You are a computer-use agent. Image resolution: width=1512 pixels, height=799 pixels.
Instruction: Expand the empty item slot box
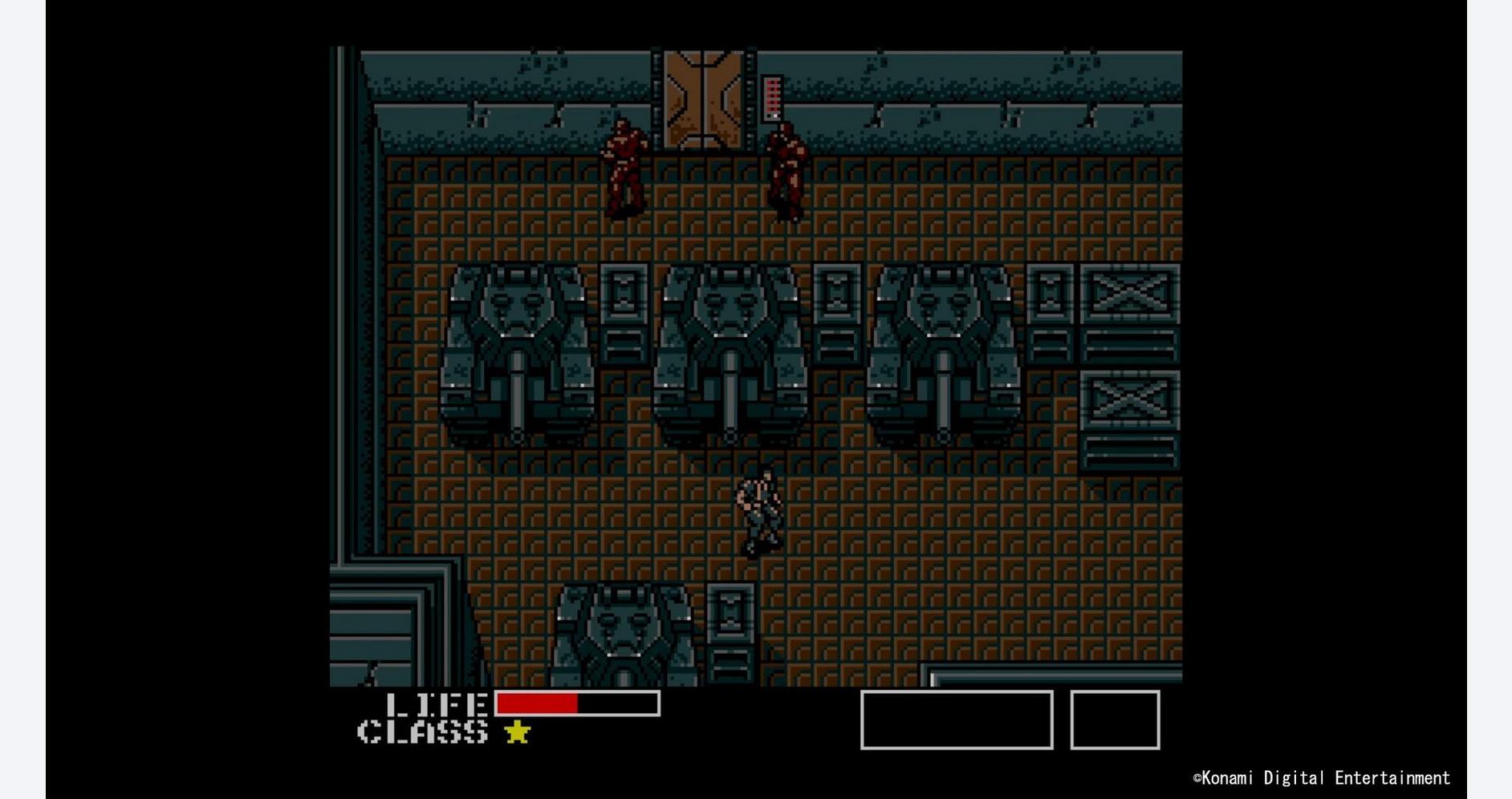[1115, 720]
